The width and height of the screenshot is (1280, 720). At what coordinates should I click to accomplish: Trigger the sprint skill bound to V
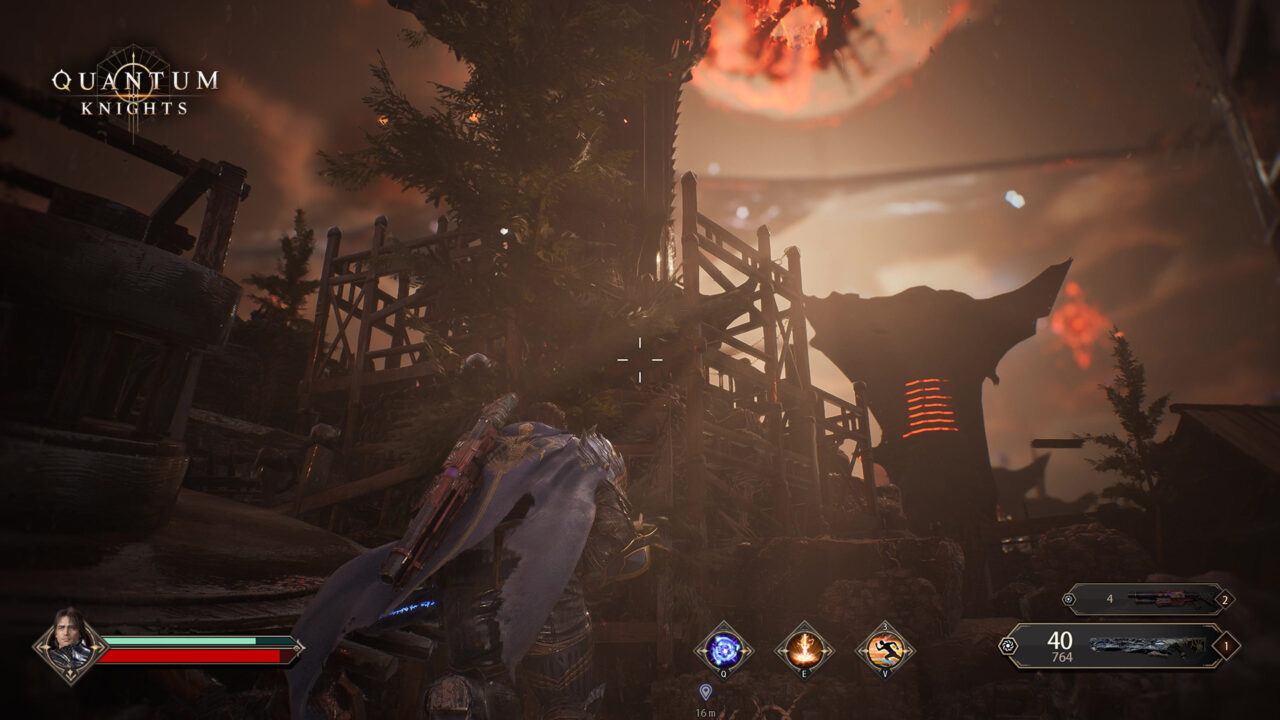pyautogui.click(x=886, y=650)
